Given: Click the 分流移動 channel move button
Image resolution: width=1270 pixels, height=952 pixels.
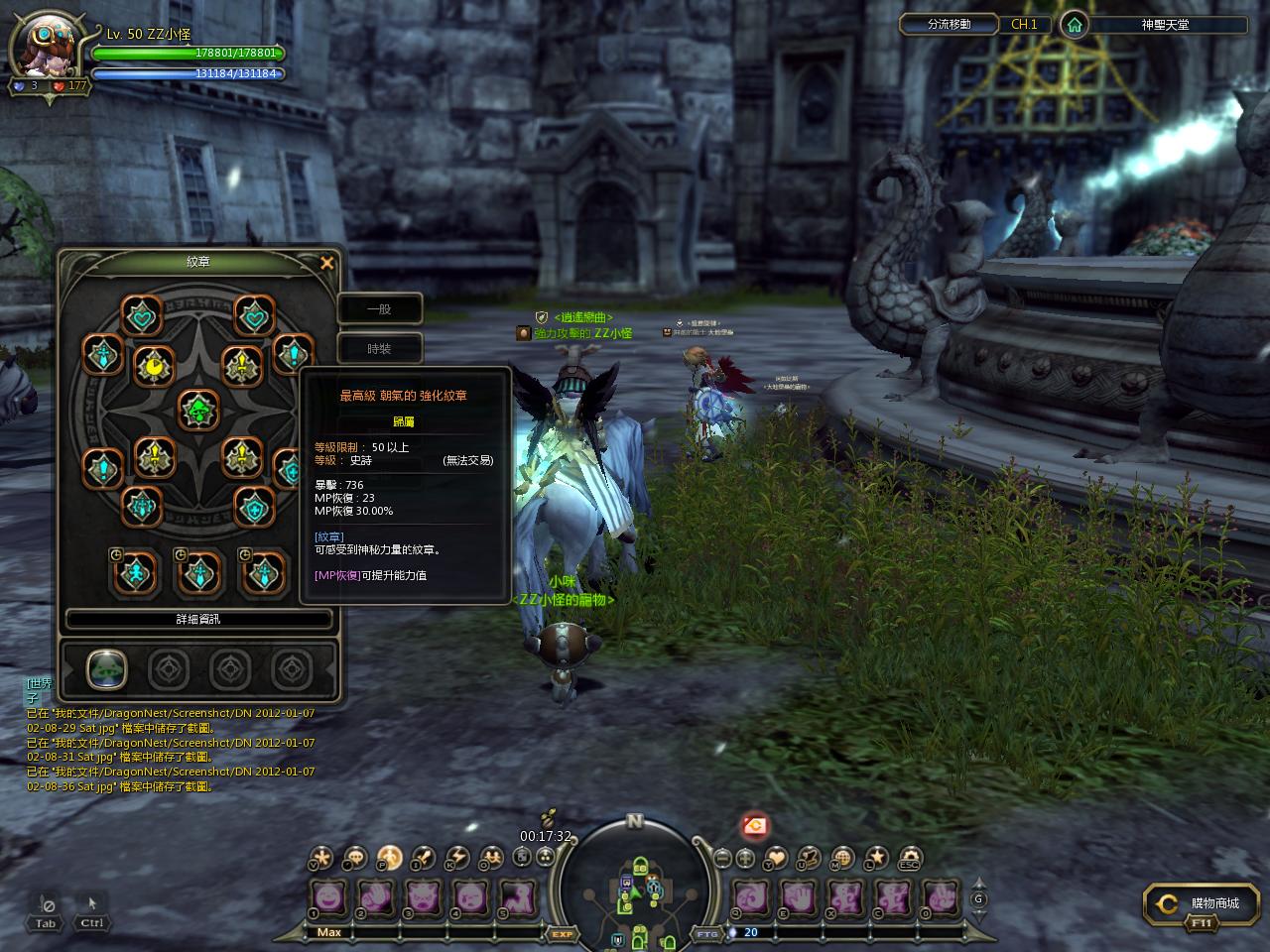Looking at the screenshot, I should click(950, 25).
